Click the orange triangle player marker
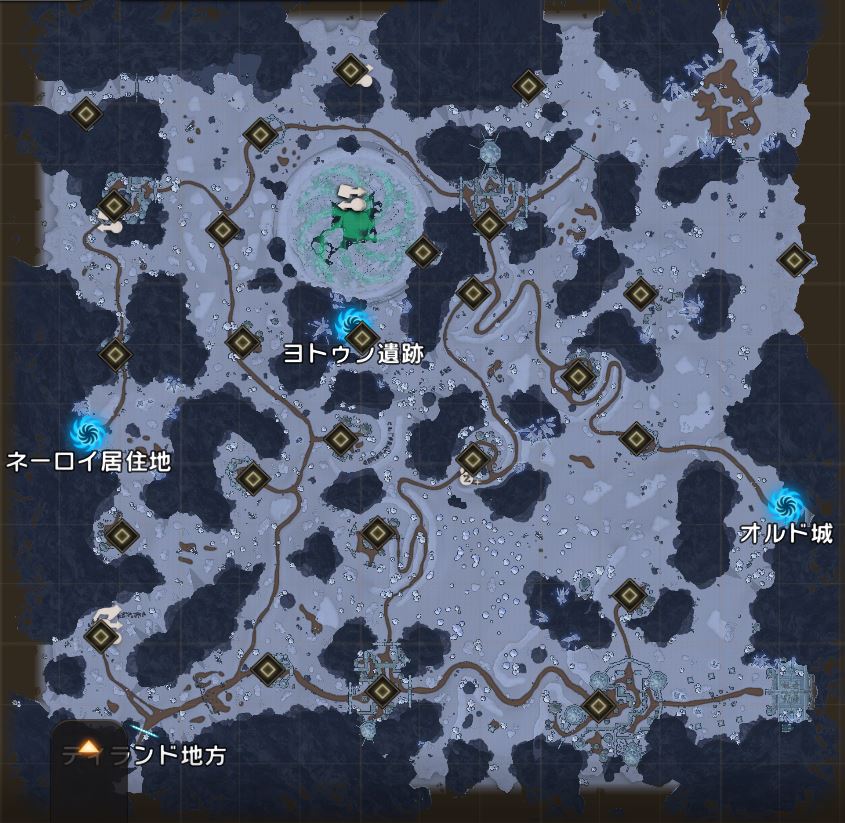 90,747
